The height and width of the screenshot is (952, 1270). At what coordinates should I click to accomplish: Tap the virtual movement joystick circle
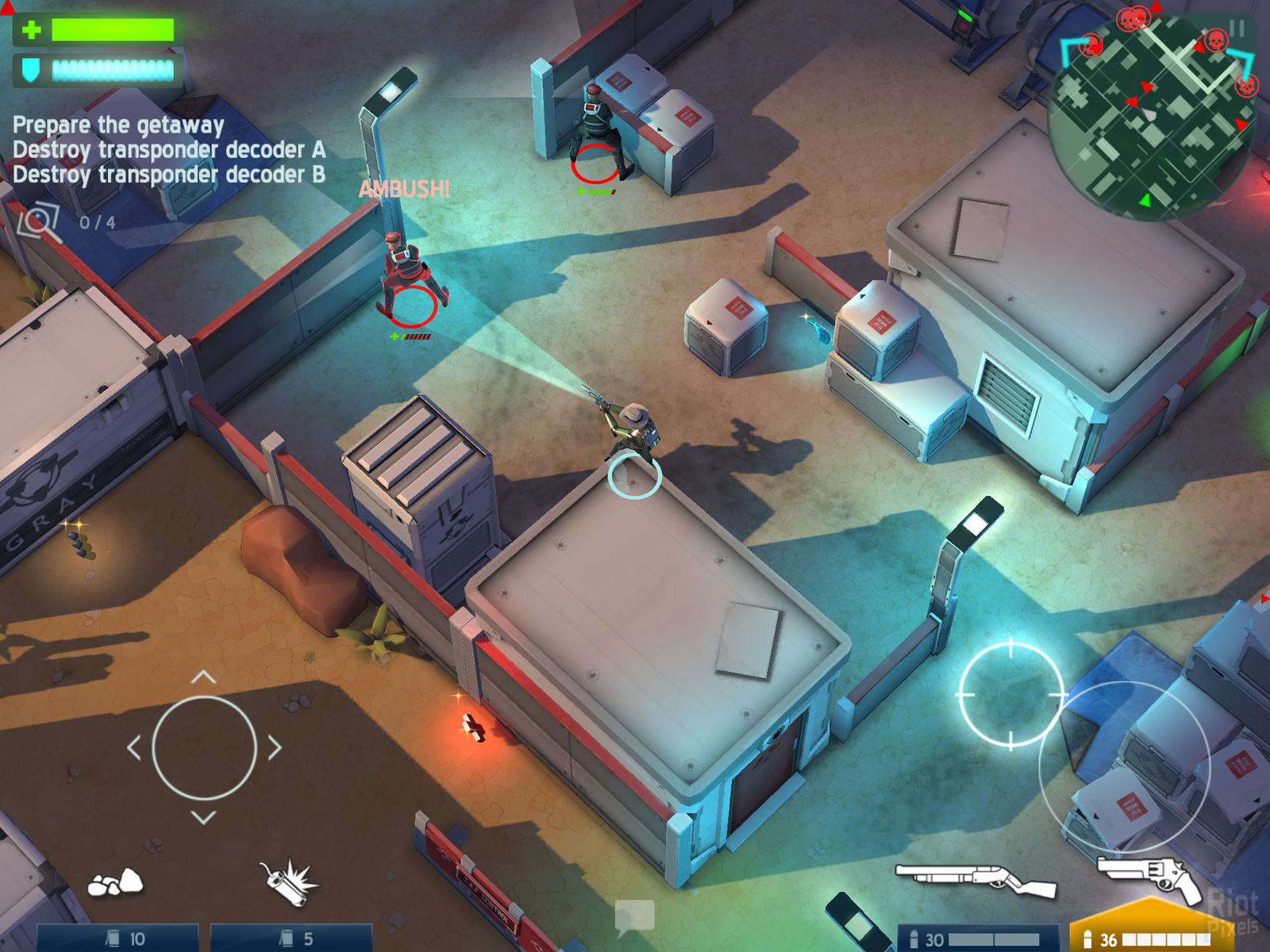click(204, 747)
